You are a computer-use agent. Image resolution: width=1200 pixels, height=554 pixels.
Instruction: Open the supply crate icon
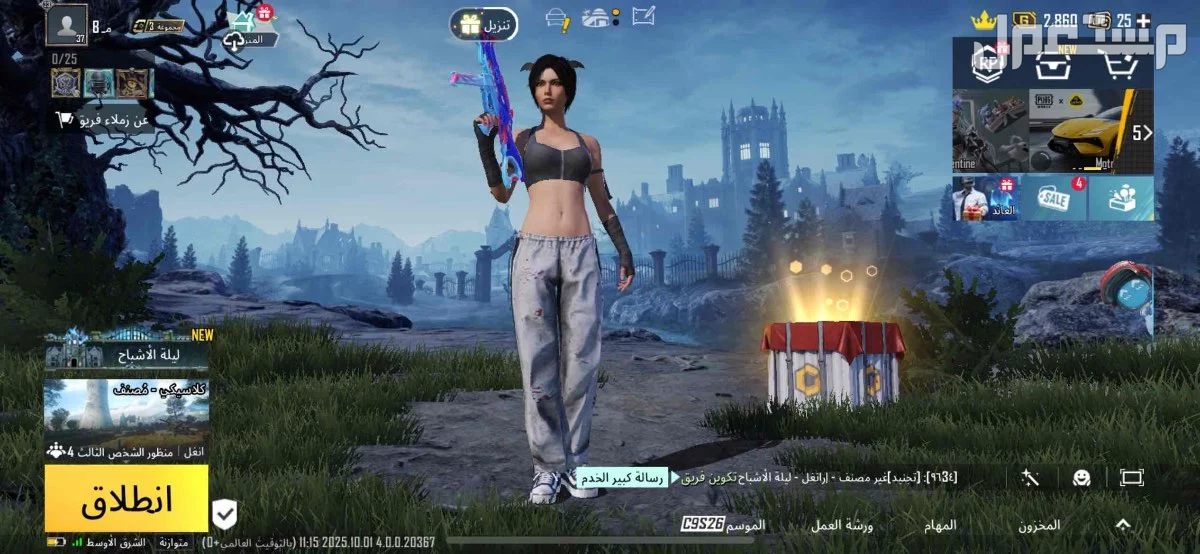coord(1050,64)
